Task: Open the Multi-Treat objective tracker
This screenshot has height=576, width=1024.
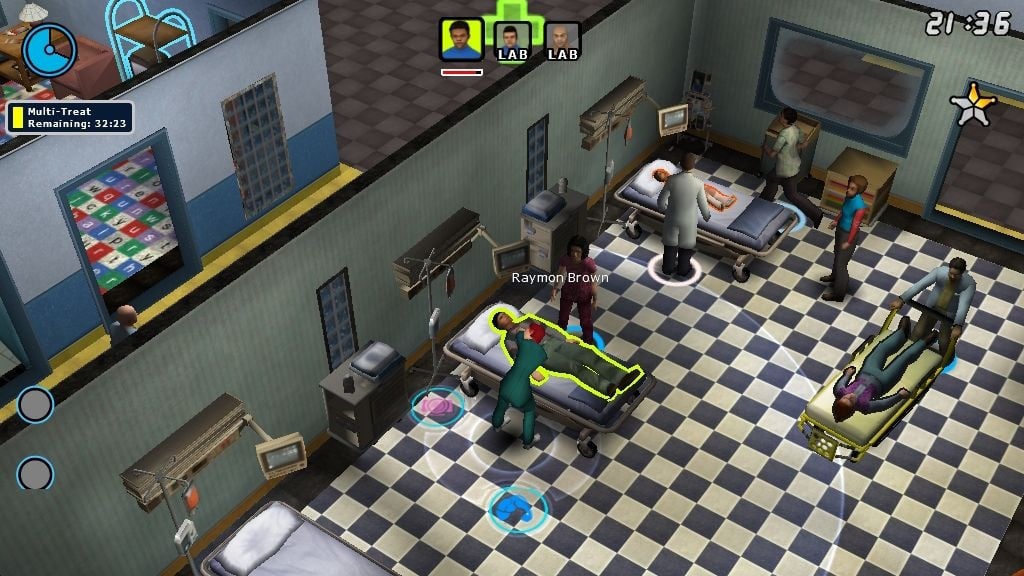Action: pyautogui.click(x=70, y=117)
